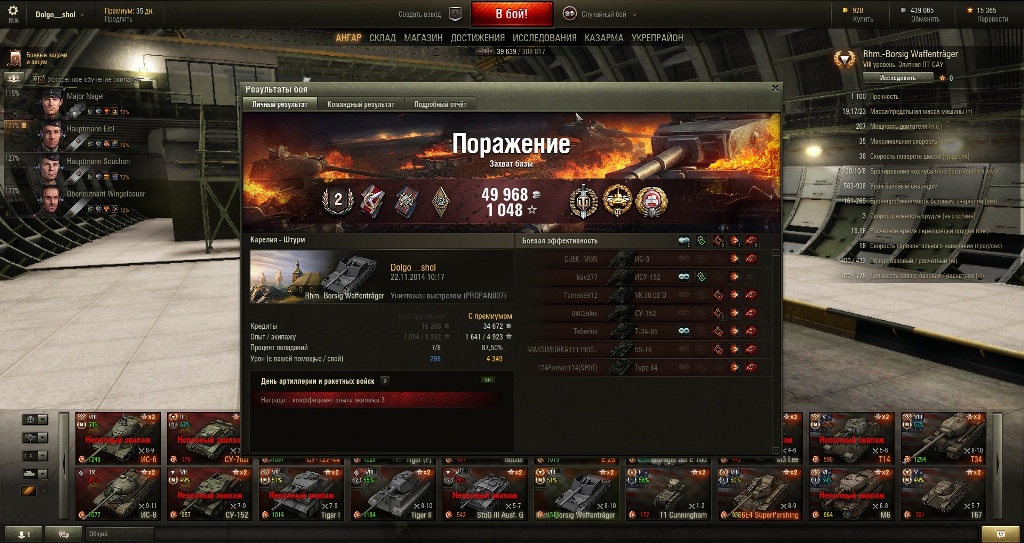Image resolution: width=1024 pixels, height=543 pixels.
Task: Open the УКРЕПРАЙОН stronghold section
Action: (657, 38)
